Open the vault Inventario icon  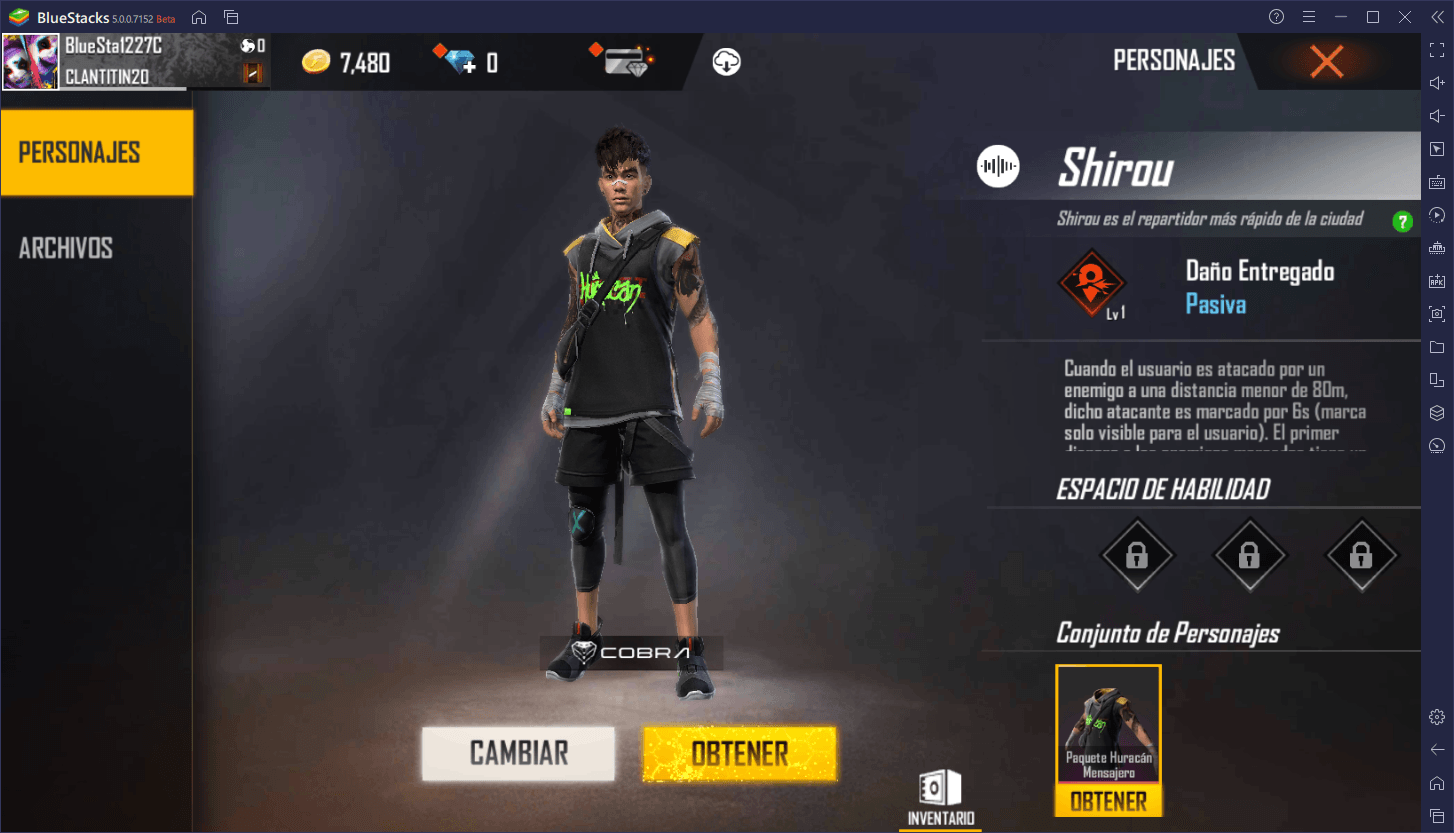(x=939, y=789)
